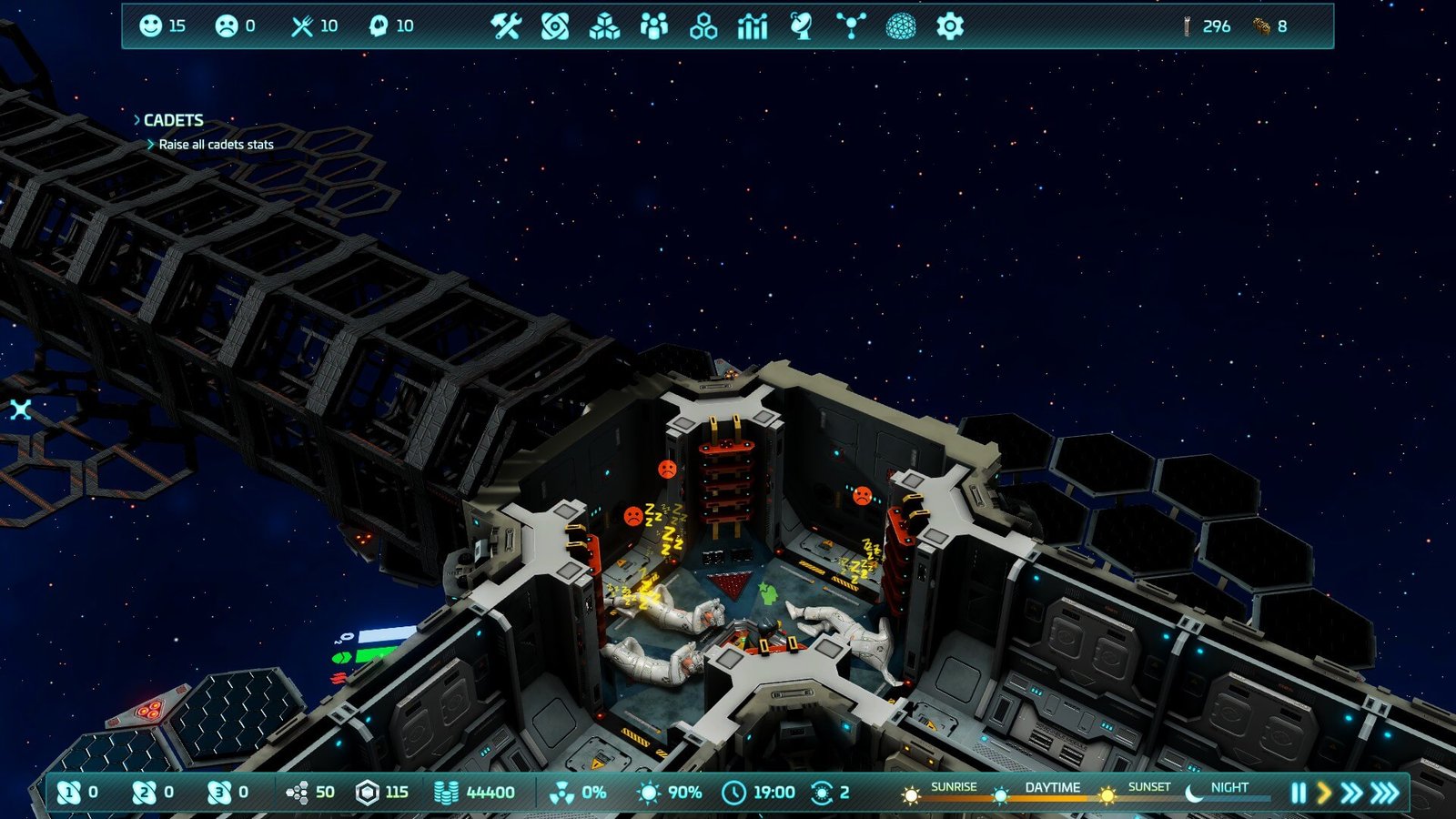Open the gear settings menu
This screenshot has height=819, width=1456.
pyautogui.click(x=949, y=26)
